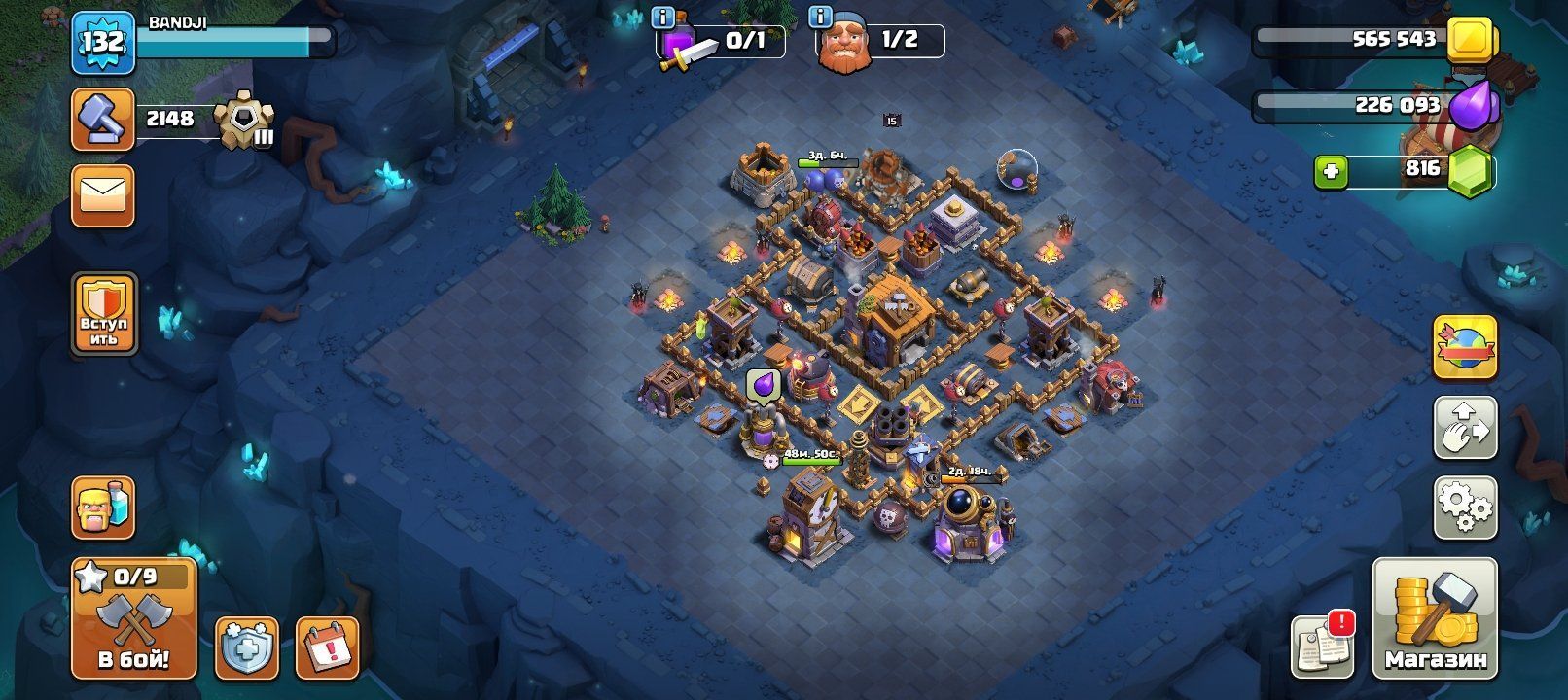Image resolution: width=1568 pixels, height=700 pixels.
Task: Open the settings gears menu
Action: point(1465,507)
